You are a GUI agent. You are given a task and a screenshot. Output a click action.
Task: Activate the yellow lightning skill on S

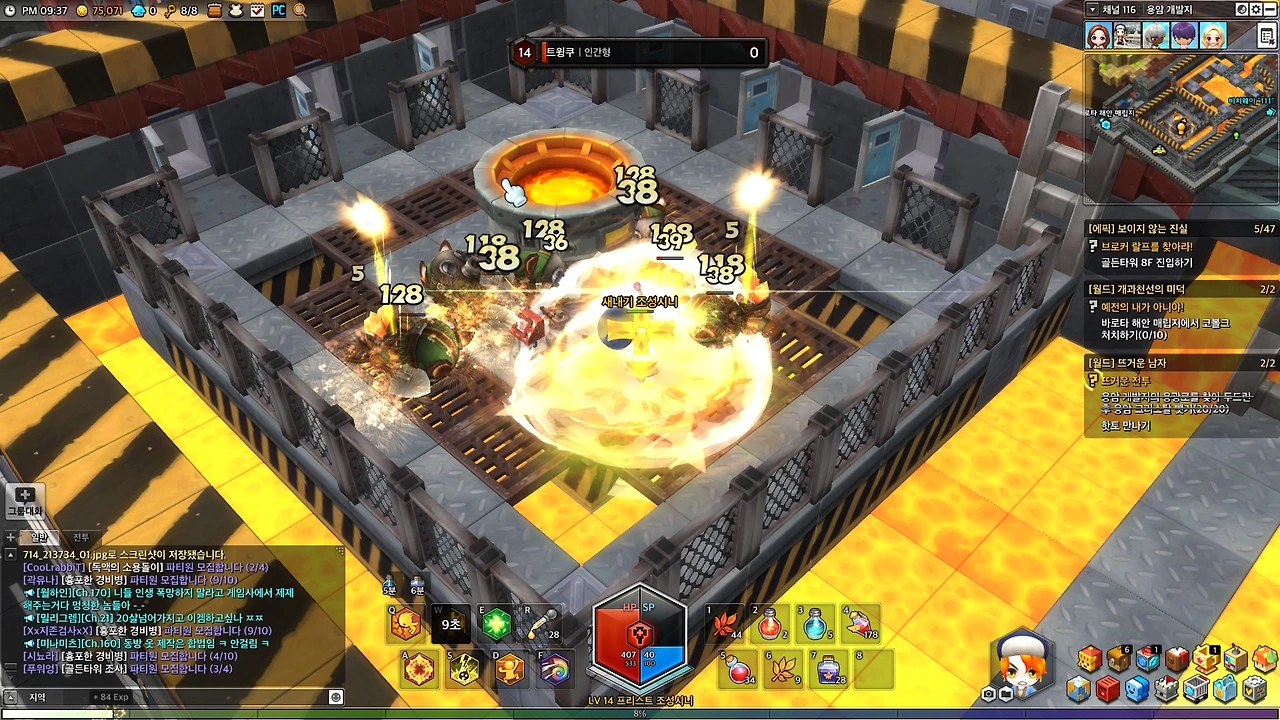click(x=463, y=669)
